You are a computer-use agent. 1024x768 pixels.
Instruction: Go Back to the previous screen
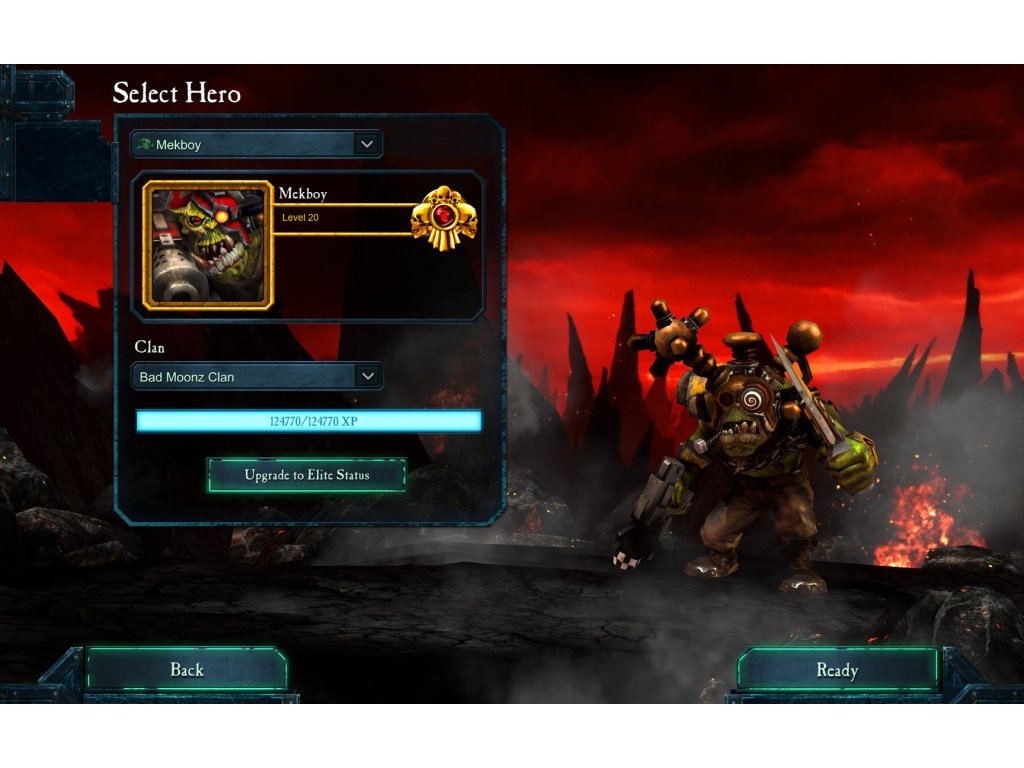click(x=187, y=670)
